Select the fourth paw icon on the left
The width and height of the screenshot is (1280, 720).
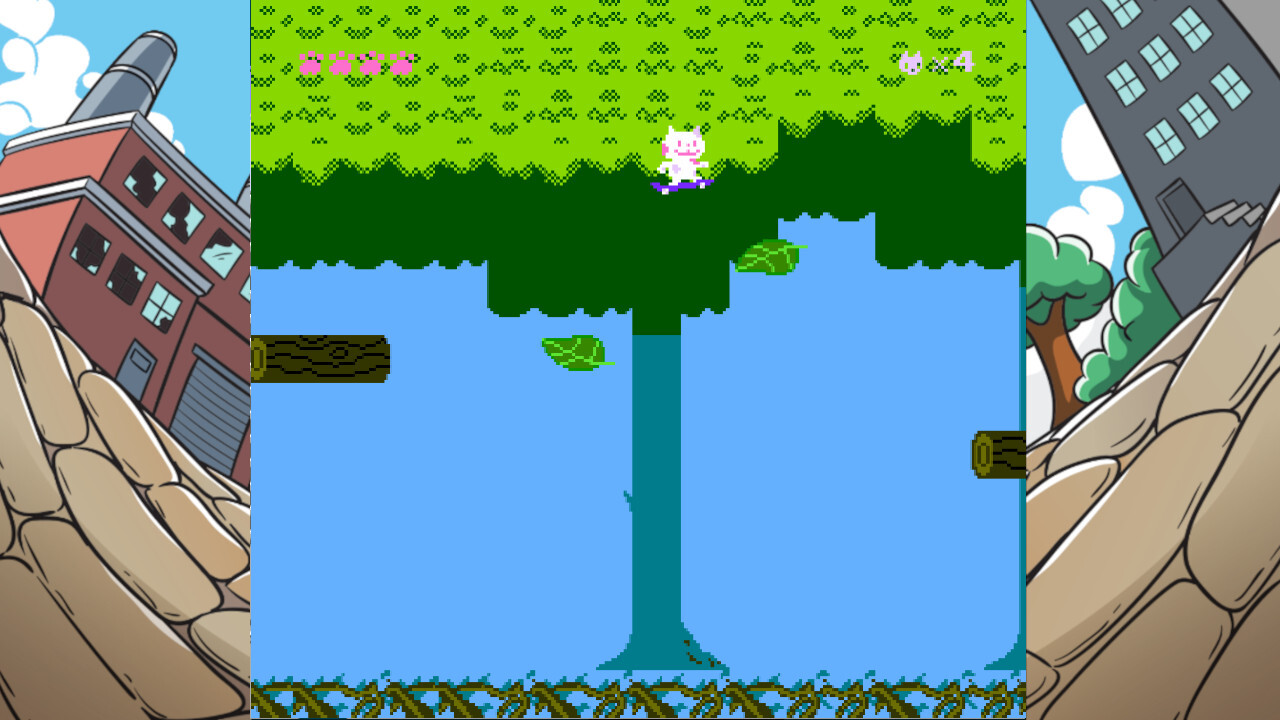pyautogui.click(x=404, y=62)
